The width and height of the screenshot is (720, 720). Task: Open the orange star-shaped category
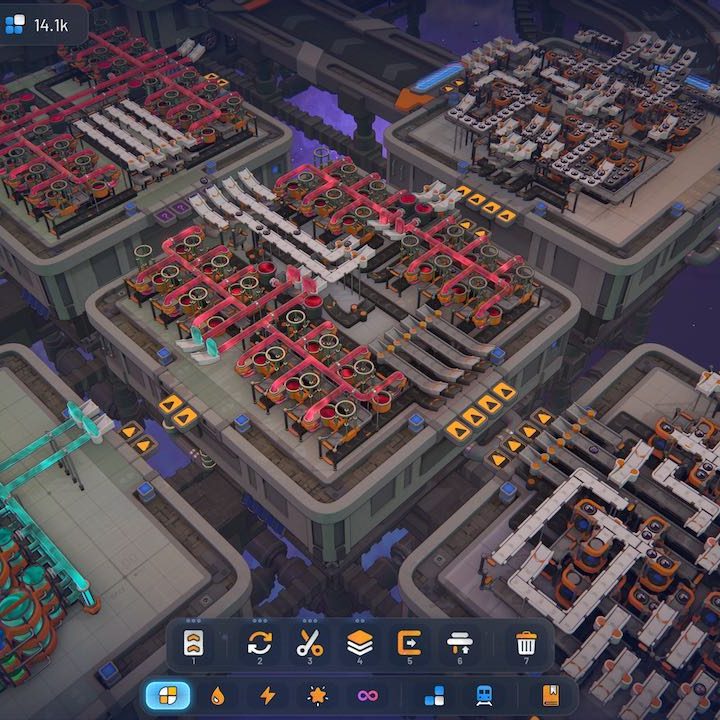coord(318,695)
